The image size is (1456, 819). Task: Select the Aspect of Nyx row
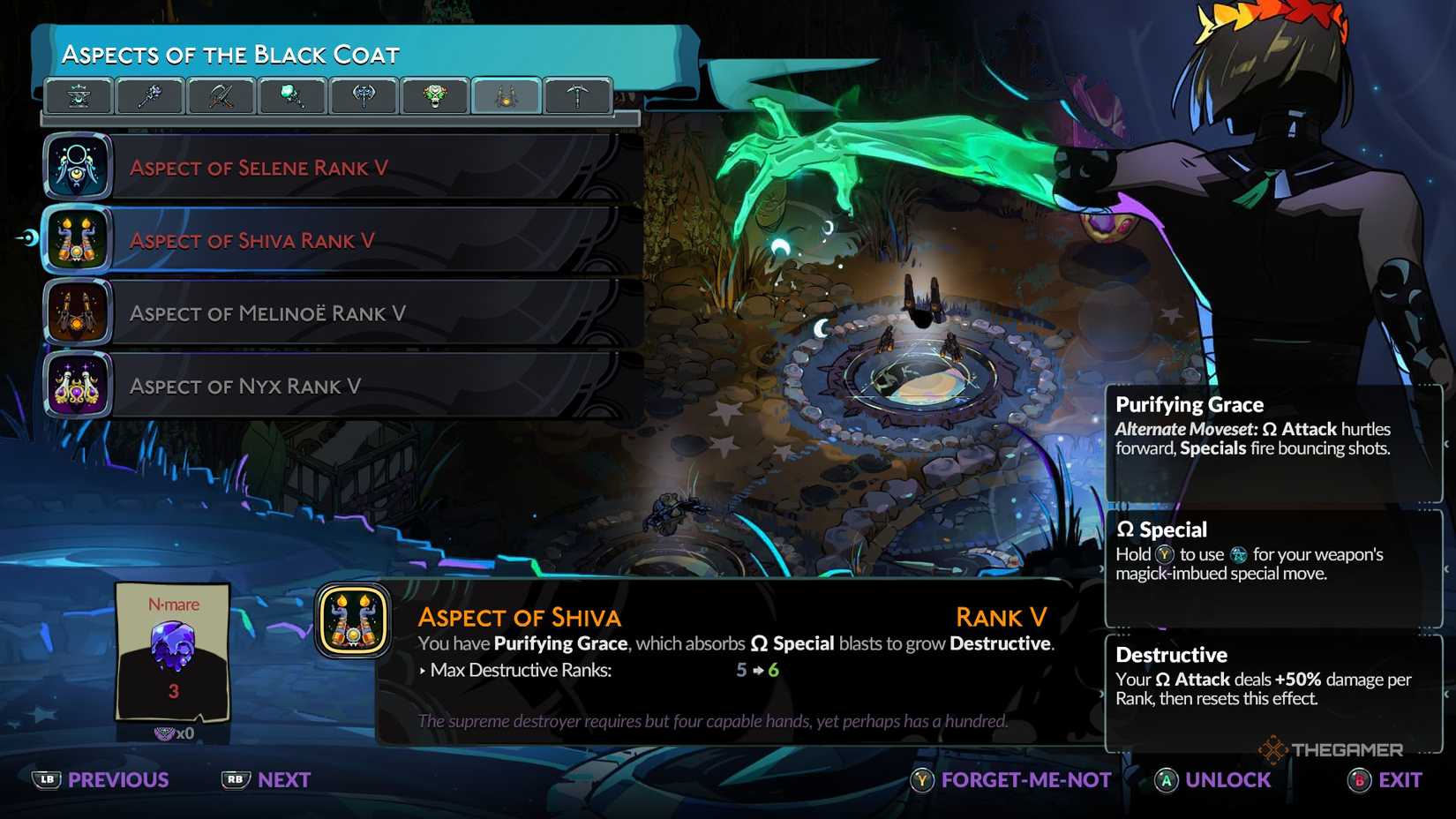click(344, 386)
